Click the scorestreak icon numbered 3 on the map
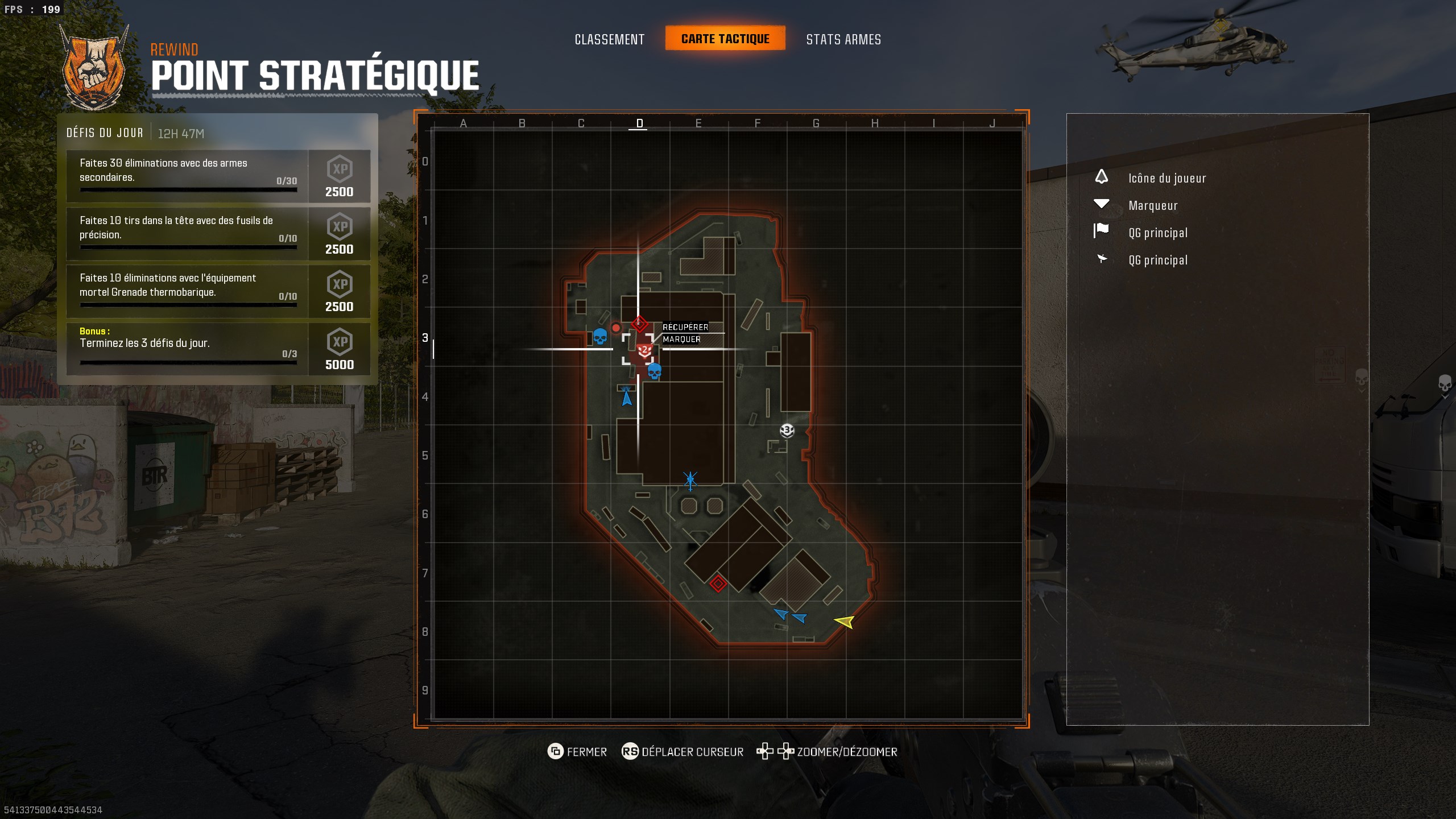The height and width of the screenshot is (819, 1456). pos(786,432)
